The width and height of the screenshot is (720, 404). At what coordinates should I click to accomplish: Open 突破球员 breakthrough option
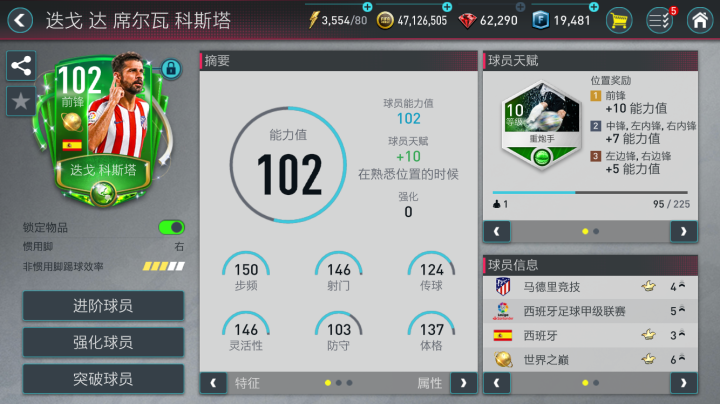pos(103,379)
